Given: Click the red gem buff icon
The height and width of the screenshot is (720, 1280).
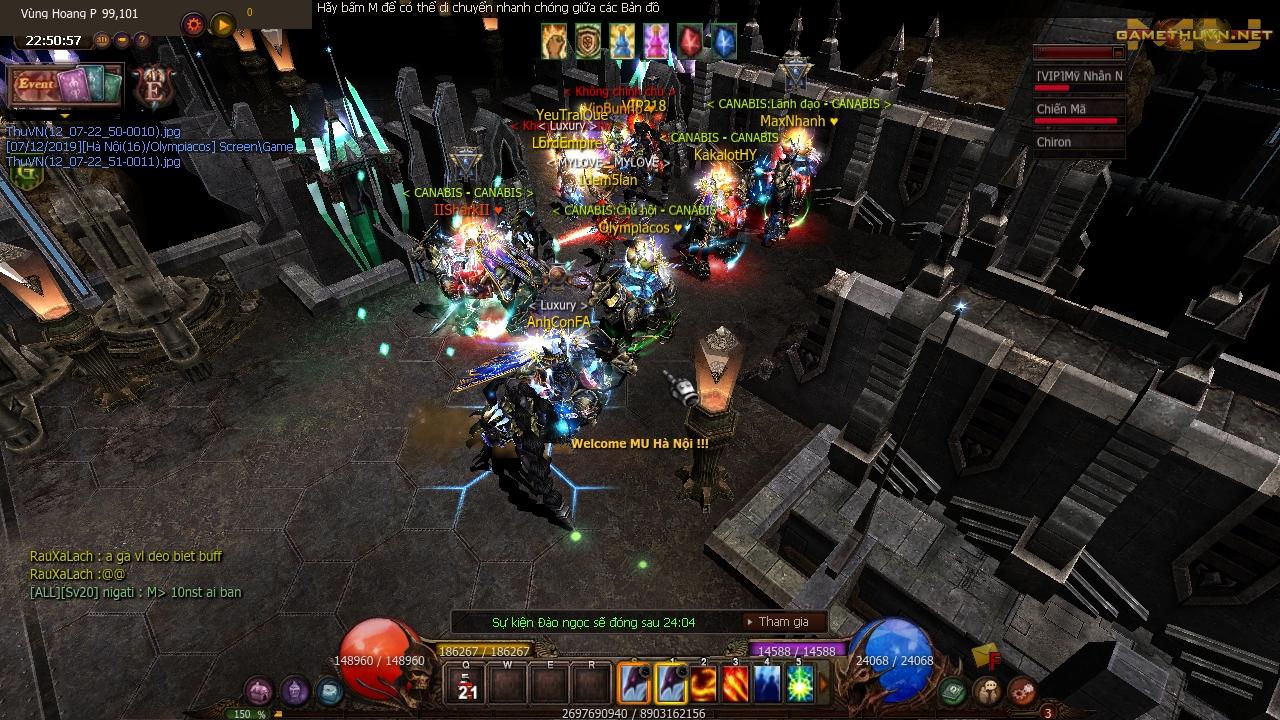Looking at the screenshot, I should tap(691, 42).
